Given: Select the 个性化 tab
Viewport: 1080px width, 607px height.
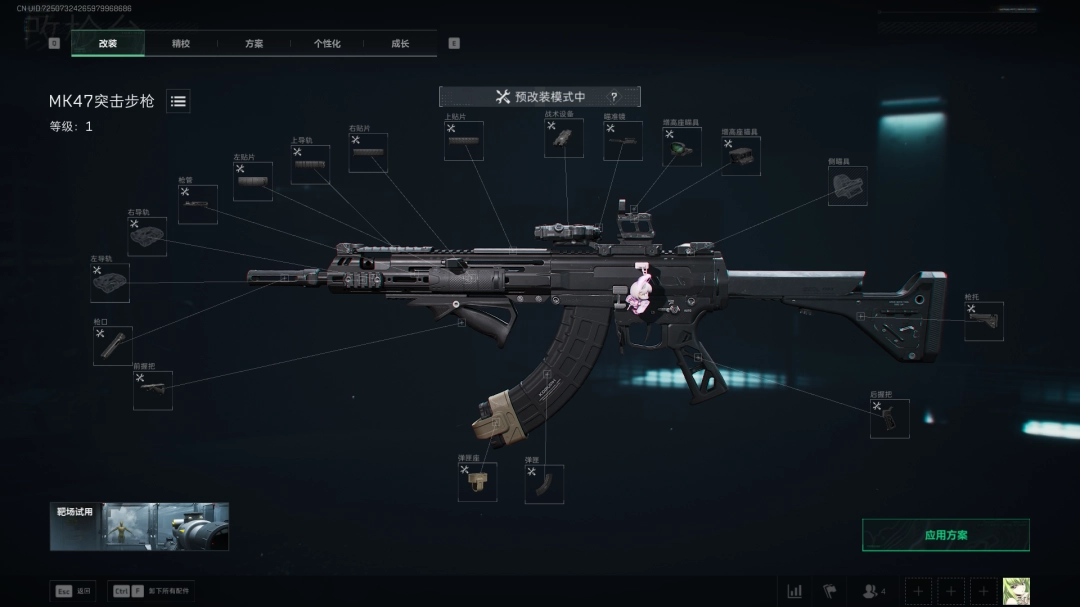Looking at the screenshot, I should click(x=327, y=44).
